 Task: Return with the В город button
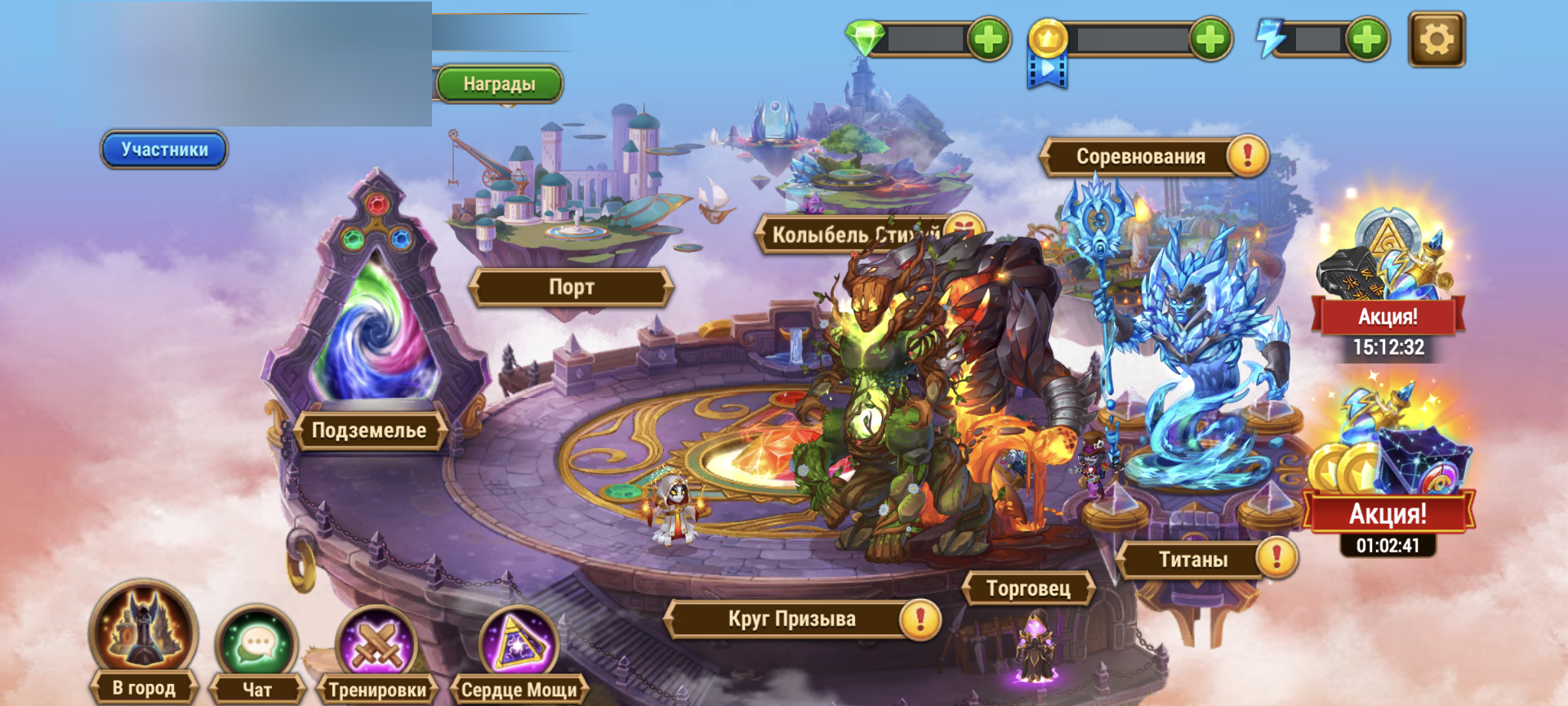pyautogui.click(x=144, y=646)
